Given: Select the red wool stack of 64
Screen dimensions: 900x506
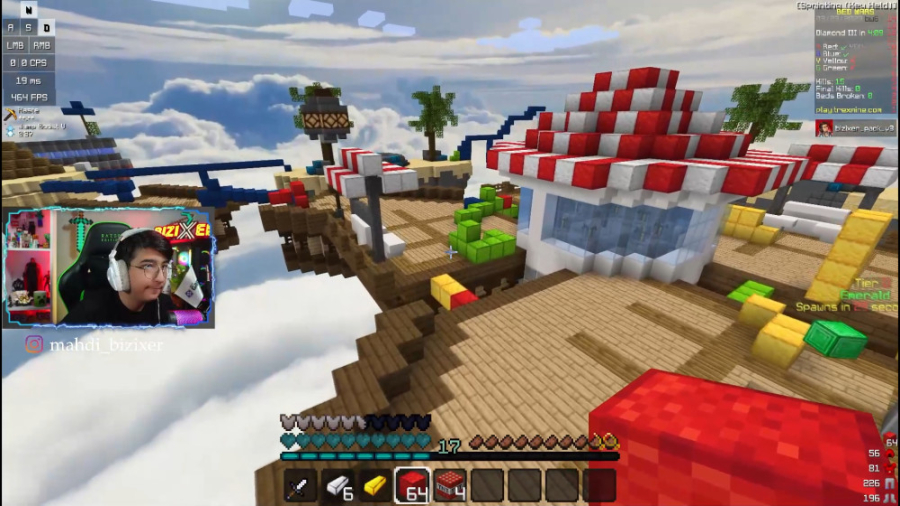Looking at the screenshot, I should click(412, 486).
